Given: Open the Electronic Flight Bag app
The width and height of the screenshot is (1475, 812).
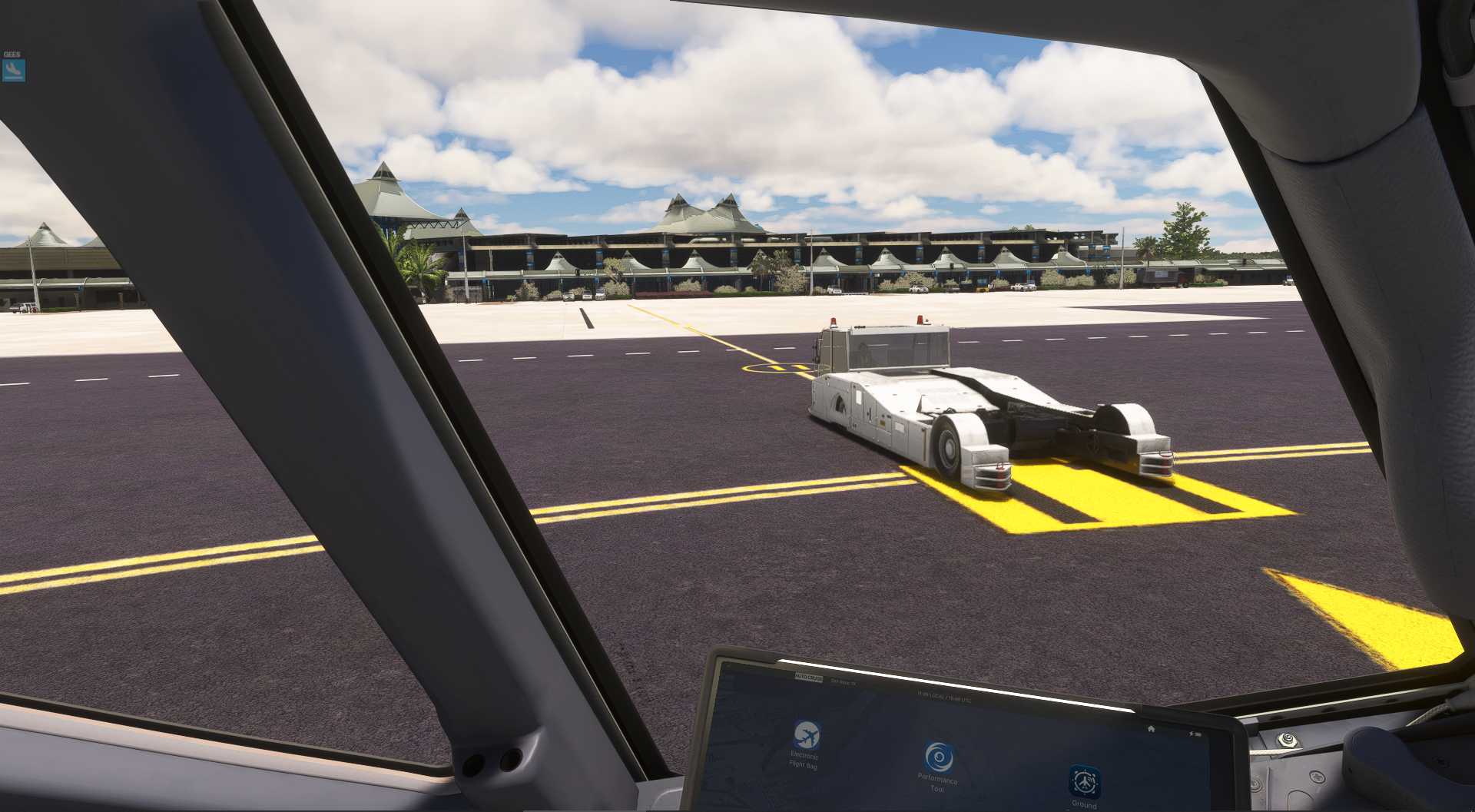Looking at the screenshot, I should pos(806,735).
